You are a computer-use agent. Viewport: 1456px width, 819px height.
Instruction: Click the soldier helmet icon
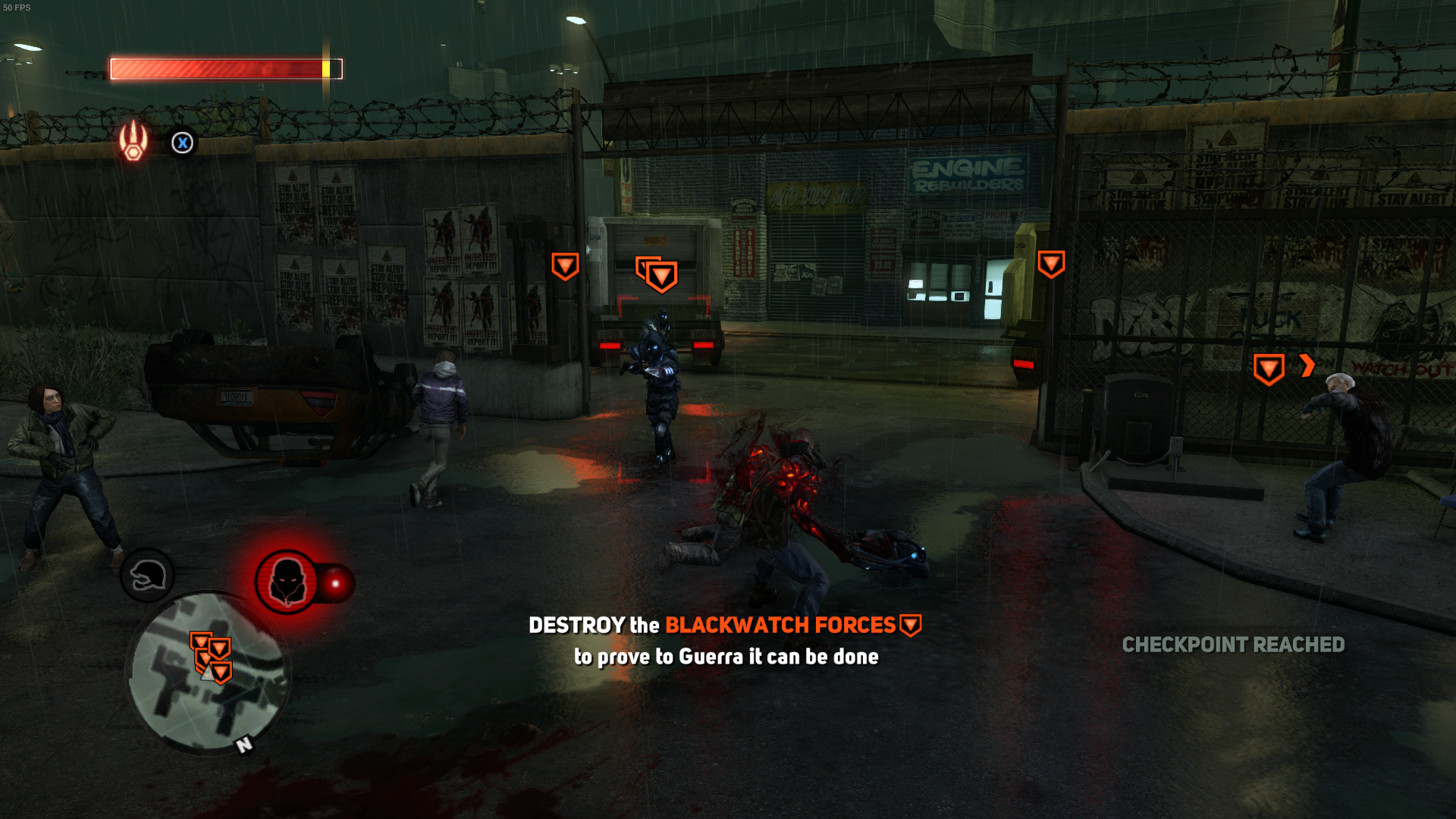147,576
